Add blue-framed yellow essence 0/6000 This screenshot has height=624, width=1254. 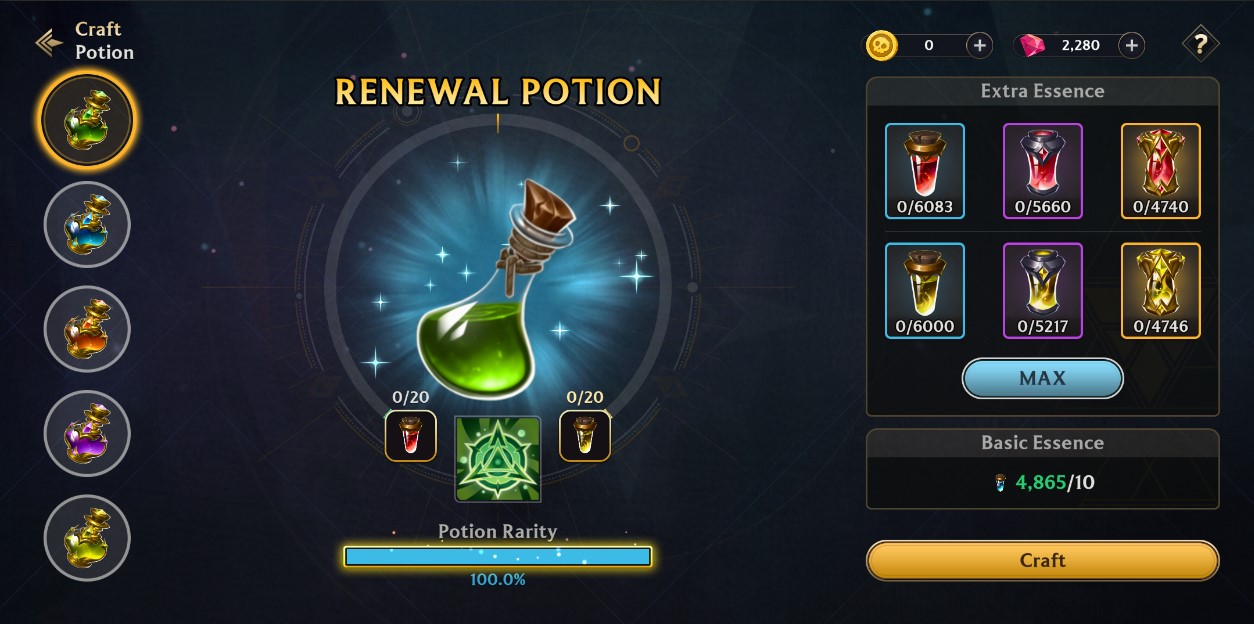pos(925,290)
